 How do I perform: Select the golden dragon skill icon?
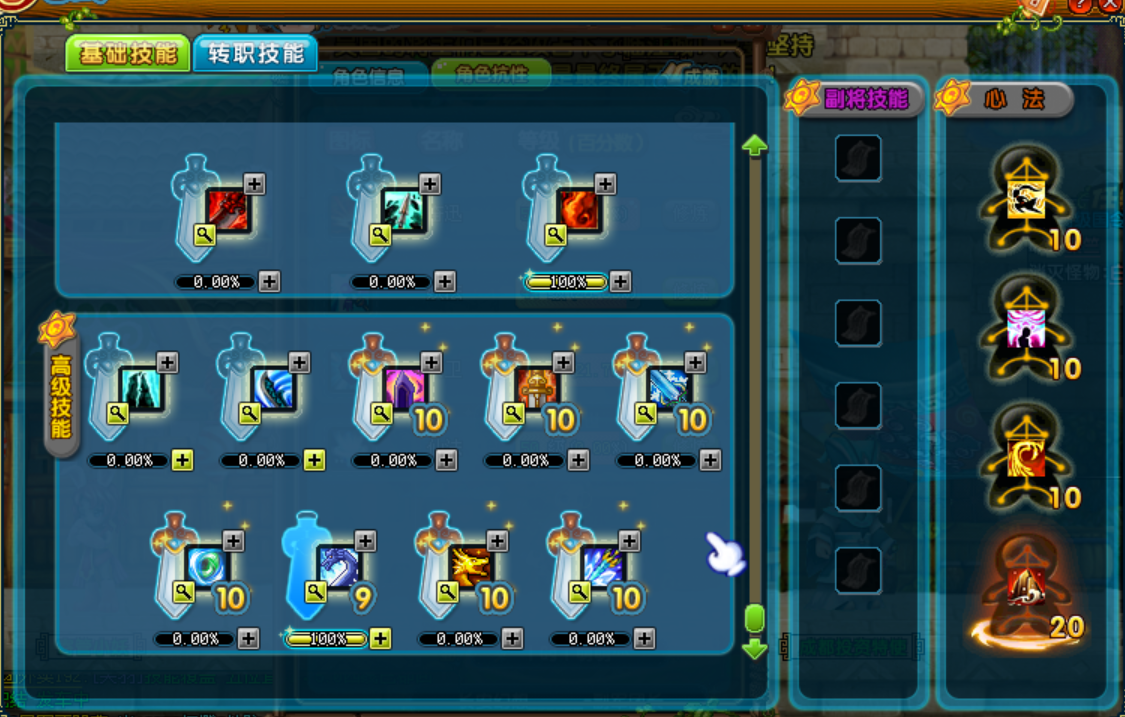coord(471,567)
